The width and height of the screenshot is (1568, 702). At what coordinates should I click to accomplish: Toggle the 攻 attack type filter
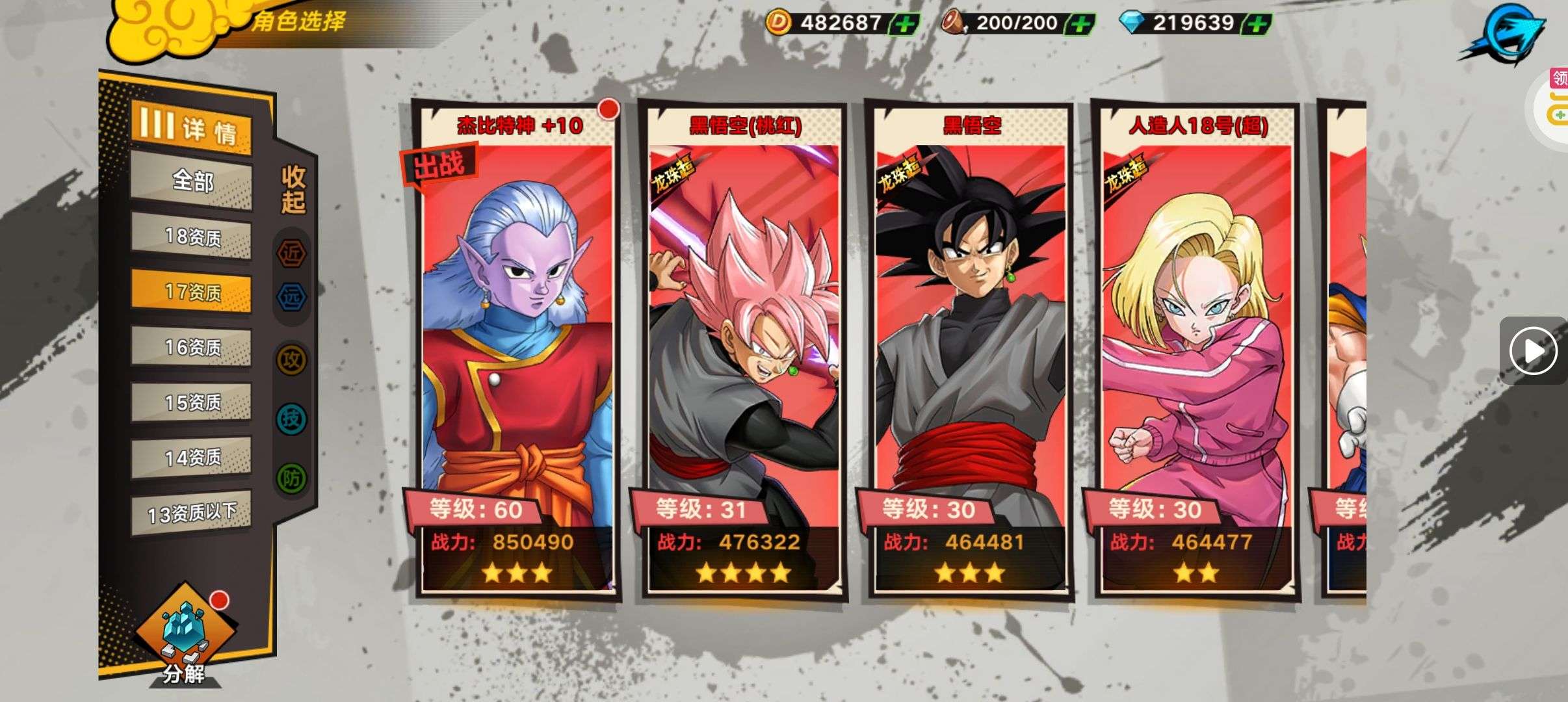pos(292,359)
